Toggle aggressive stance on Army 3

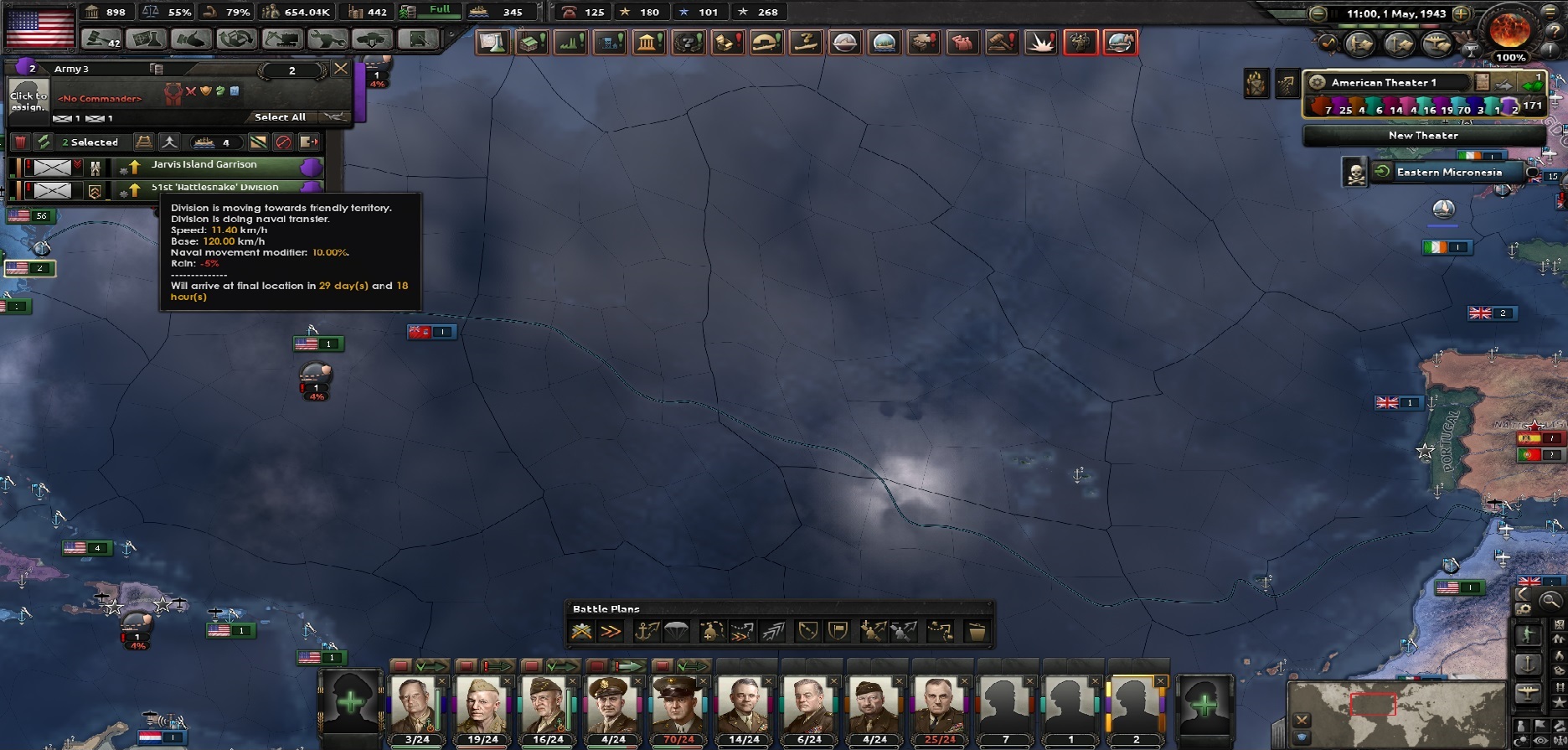click(x=190, y=92)
